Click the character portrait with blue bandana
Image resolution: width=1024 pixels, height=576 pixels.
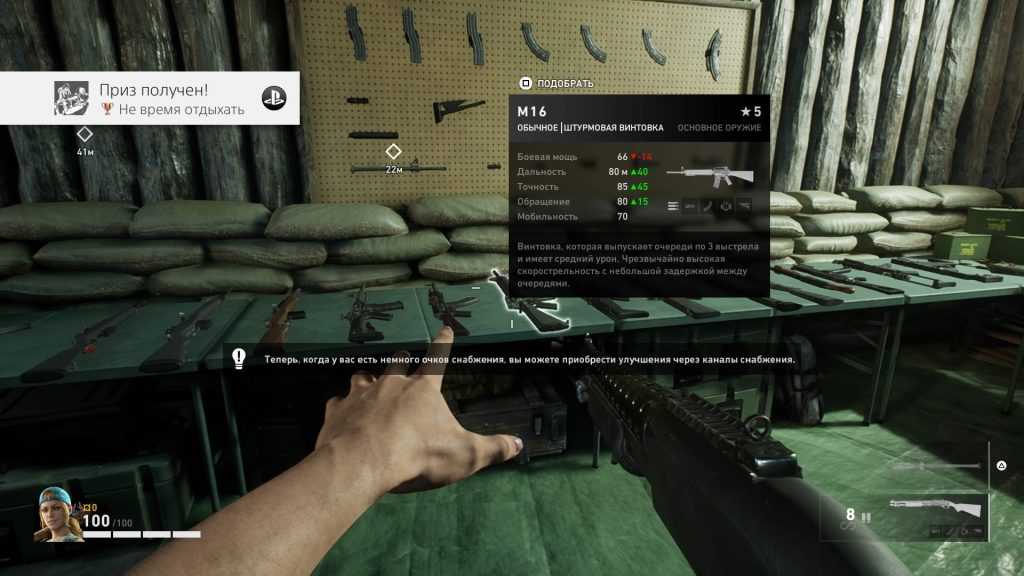click(58, 513)
